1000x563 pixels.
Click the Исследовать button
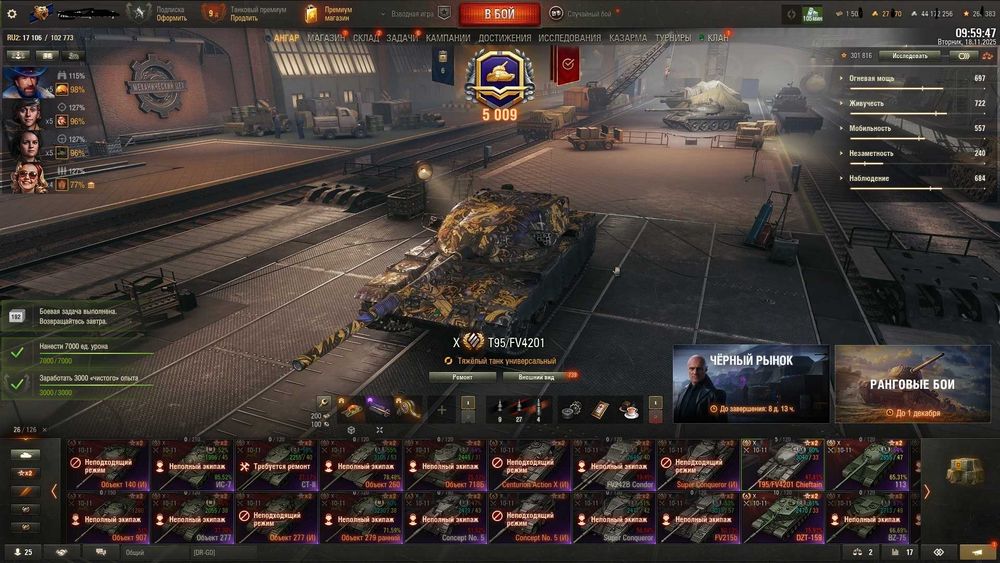(x=909, y=56)
